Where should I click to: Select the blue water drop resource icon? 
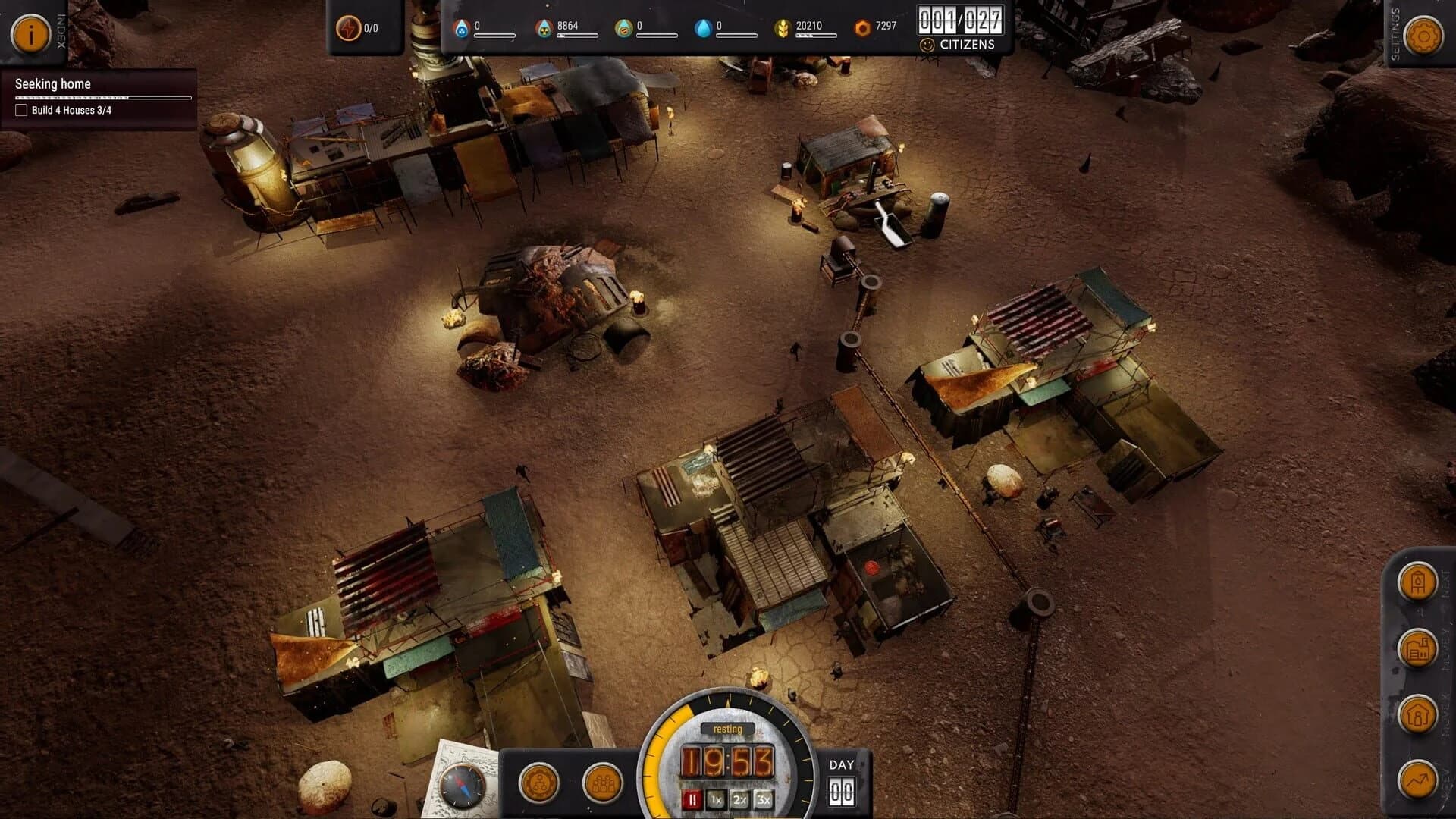click(x=703, y=29)
